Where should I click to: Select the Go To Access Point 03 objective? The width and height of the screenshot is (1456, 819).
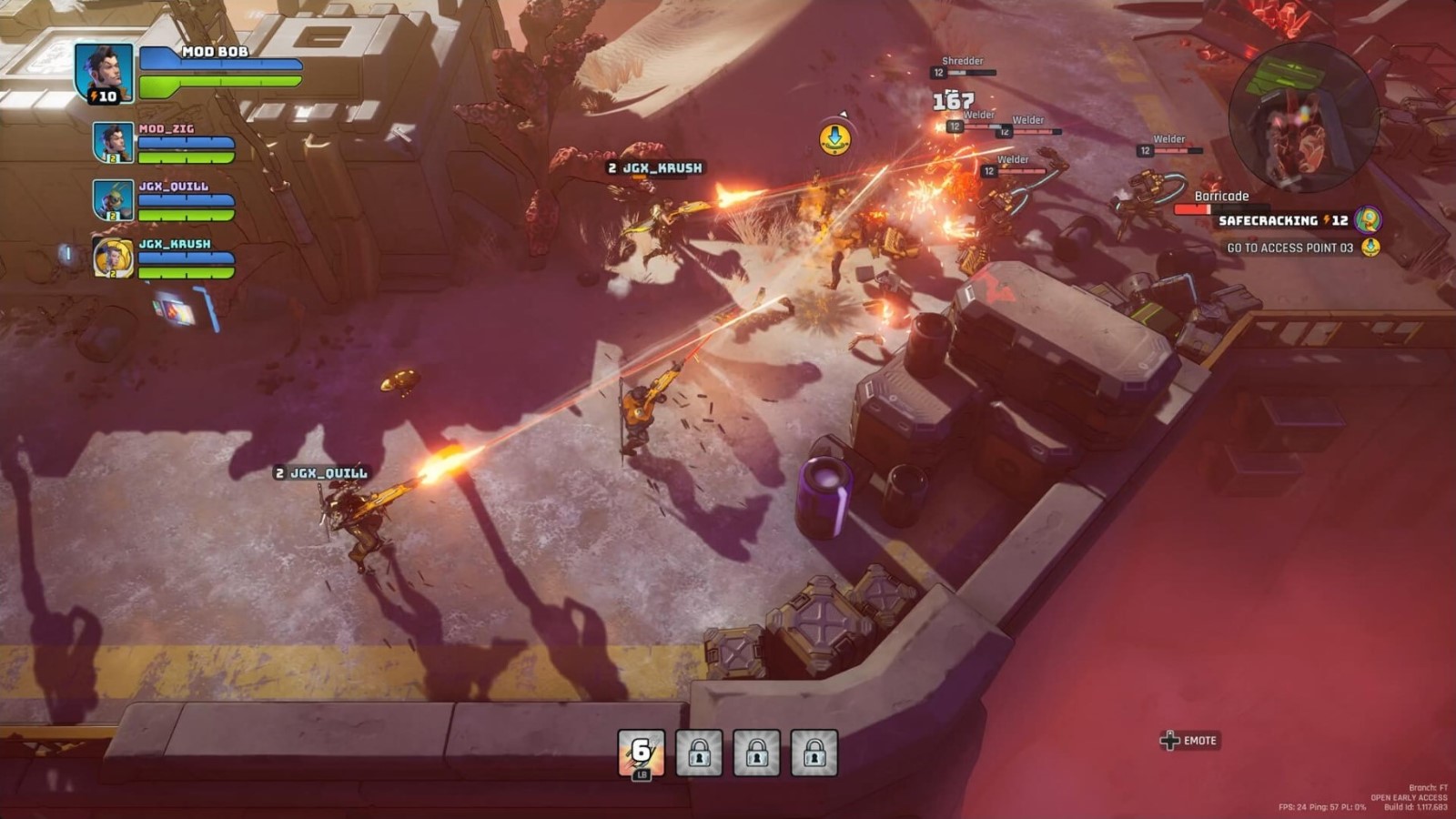point(1290,248)
